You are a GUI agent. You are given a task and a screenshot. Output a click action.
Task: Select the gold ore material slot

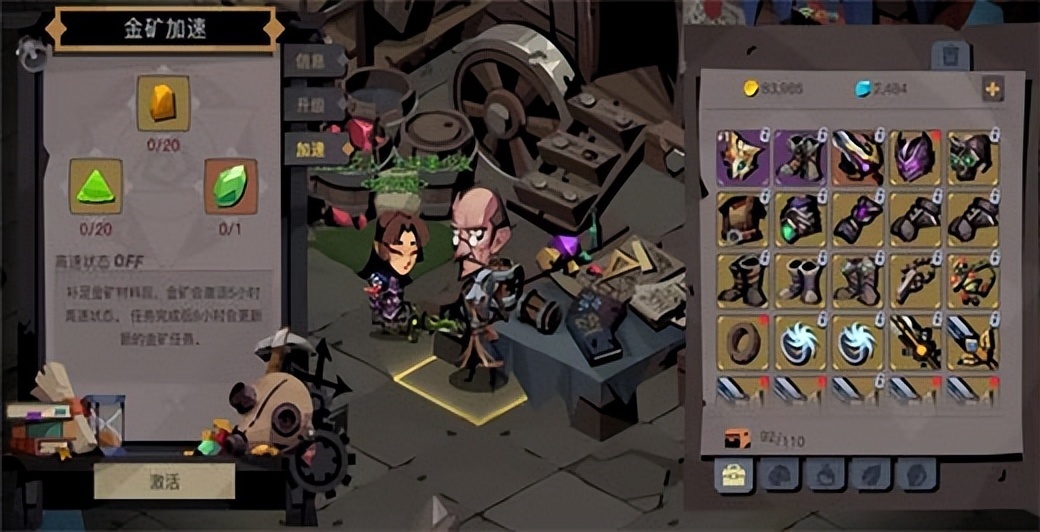[x=163, y=103]
